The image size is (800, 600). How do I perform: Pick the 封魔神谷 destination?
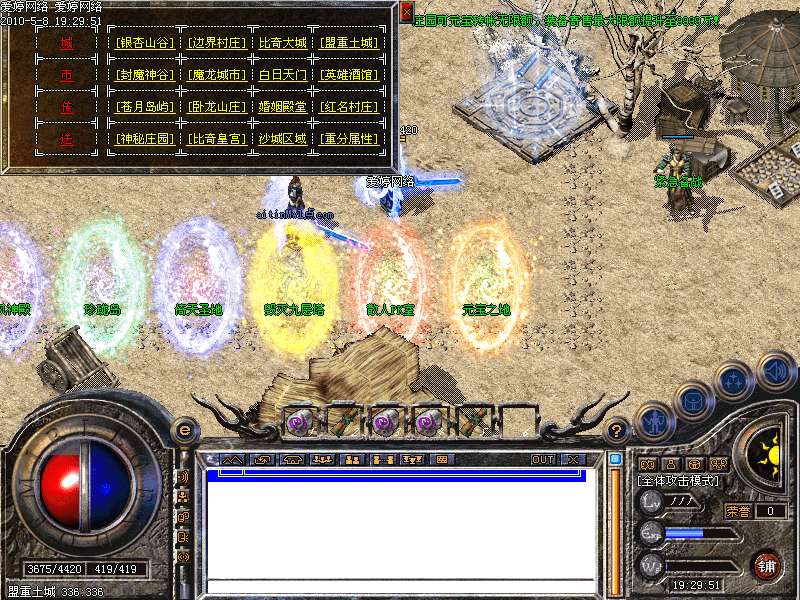[x=146, y=75]
